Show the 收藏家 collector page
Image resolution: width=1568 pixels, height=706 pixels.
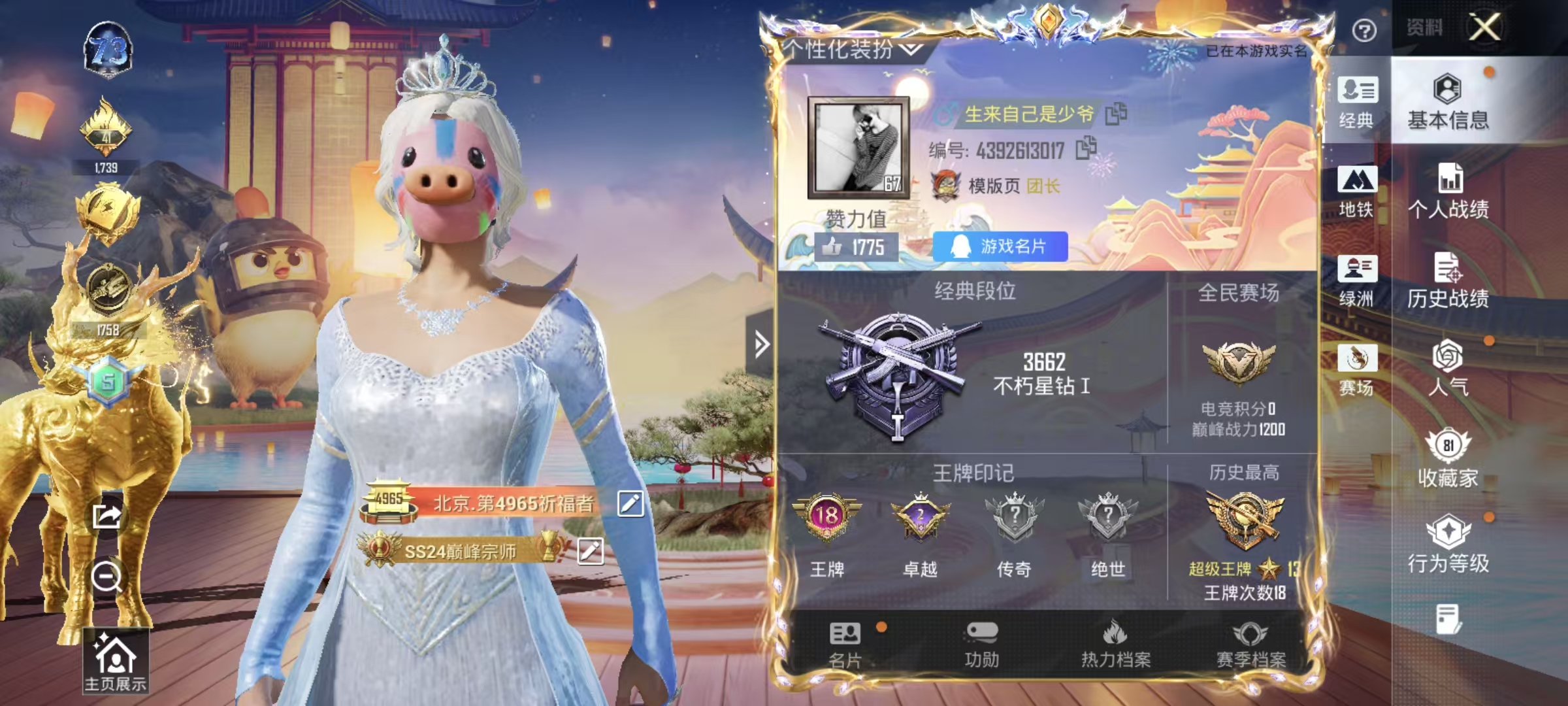click(x=1448, y=458)
